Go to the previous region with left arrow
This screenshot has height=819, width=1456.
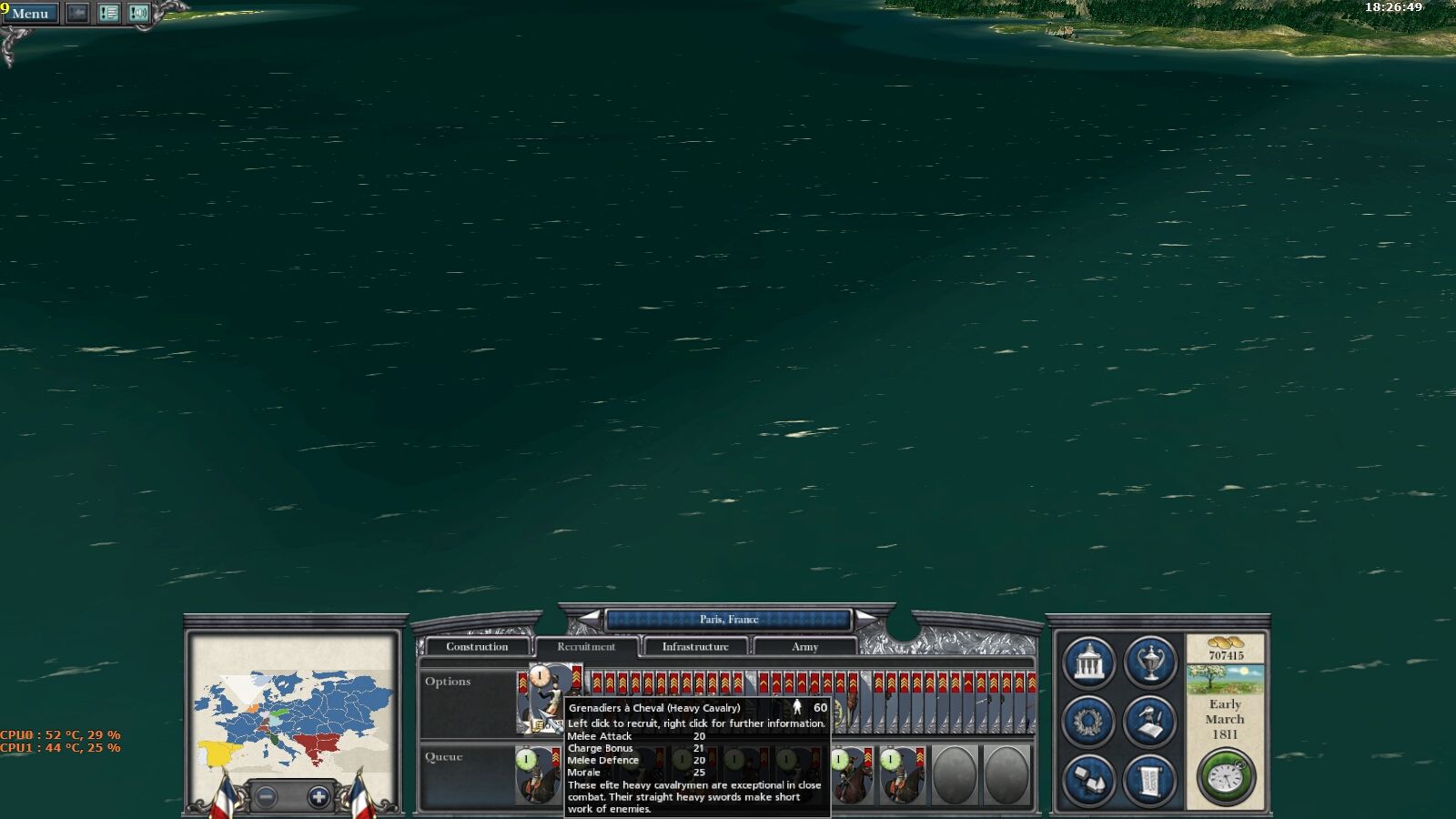click(x=591, y=619)
